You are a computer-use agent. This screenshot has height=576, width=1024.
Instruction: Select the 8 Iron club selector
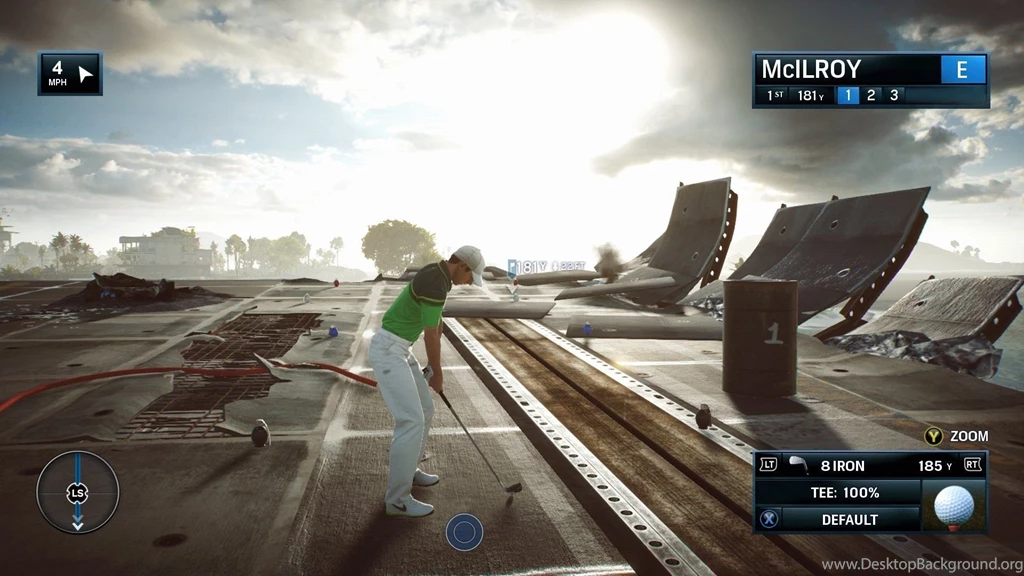[x=840, y=465]
